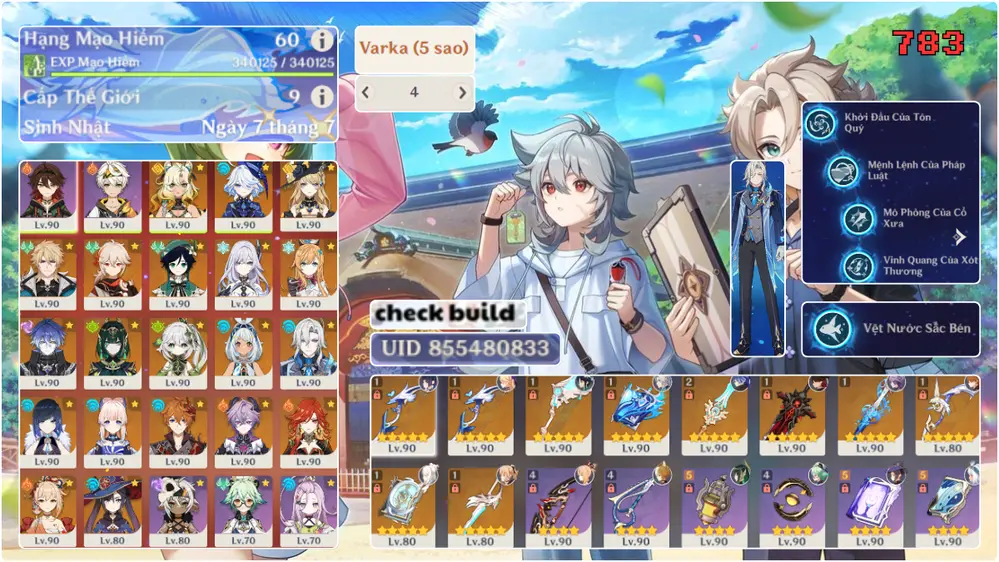Click the info icon beside Hạng Mạo Hiểm
The width and height of the screenshot is (999, 562).
321,41
